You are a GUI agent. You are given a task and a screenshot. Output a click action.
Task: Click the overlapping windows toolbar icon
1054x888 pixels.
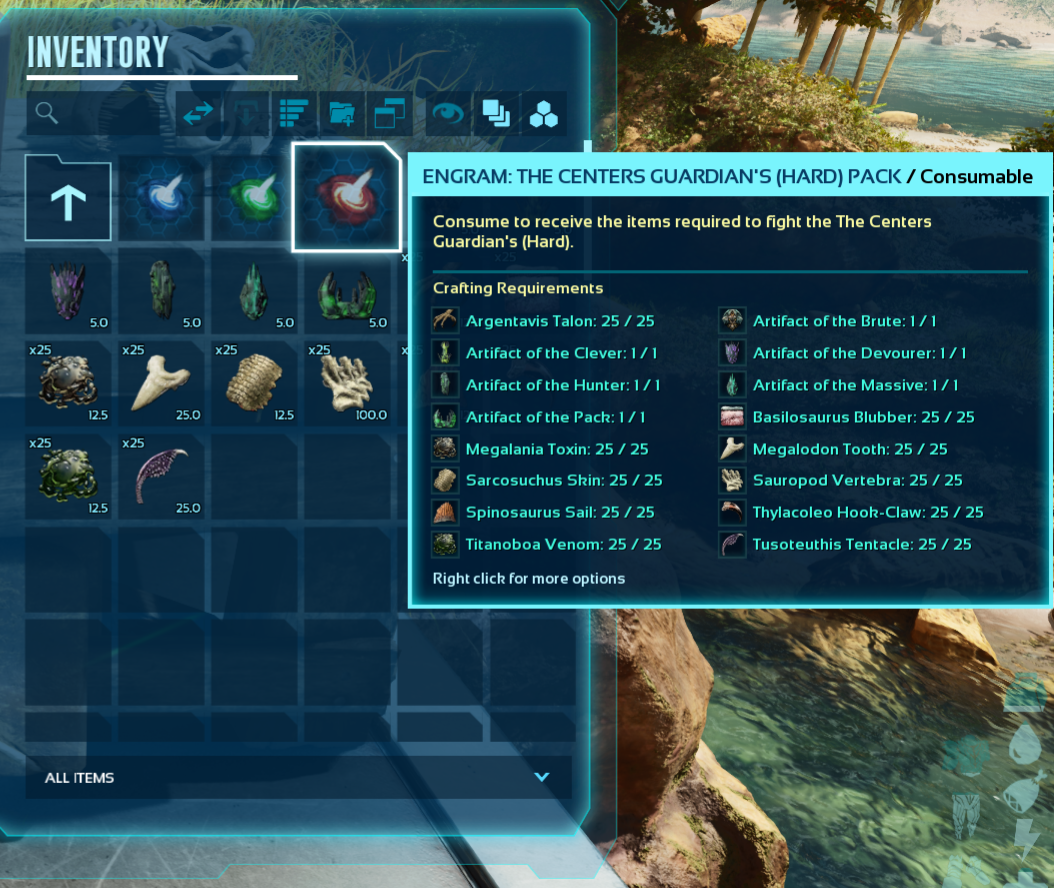coord(388,114)
